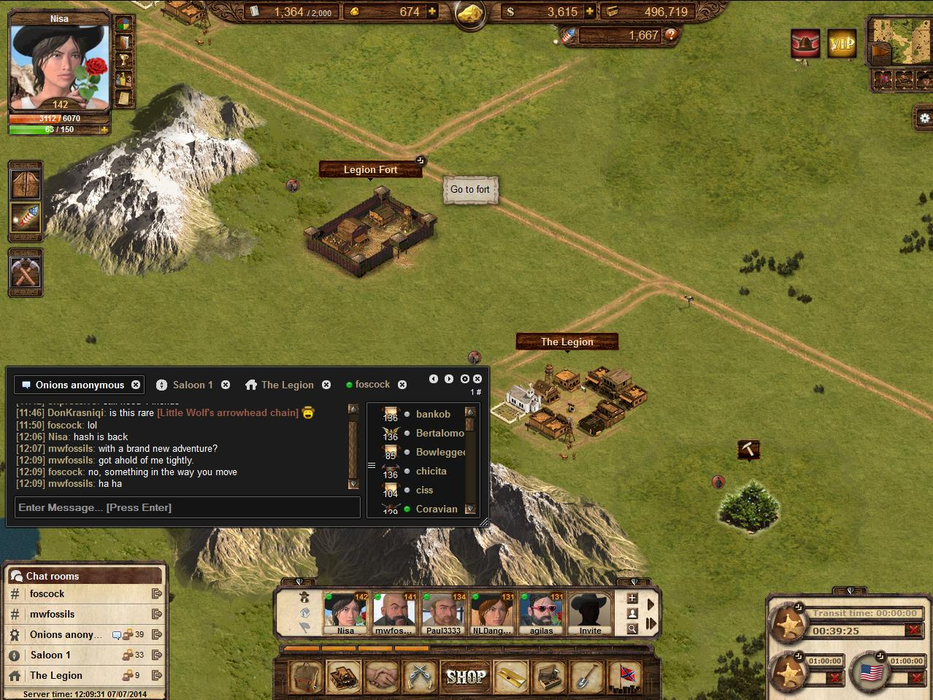The image size is (933, 700).
Task: Open the Legion Fort label
Action: tap(370, 170)
